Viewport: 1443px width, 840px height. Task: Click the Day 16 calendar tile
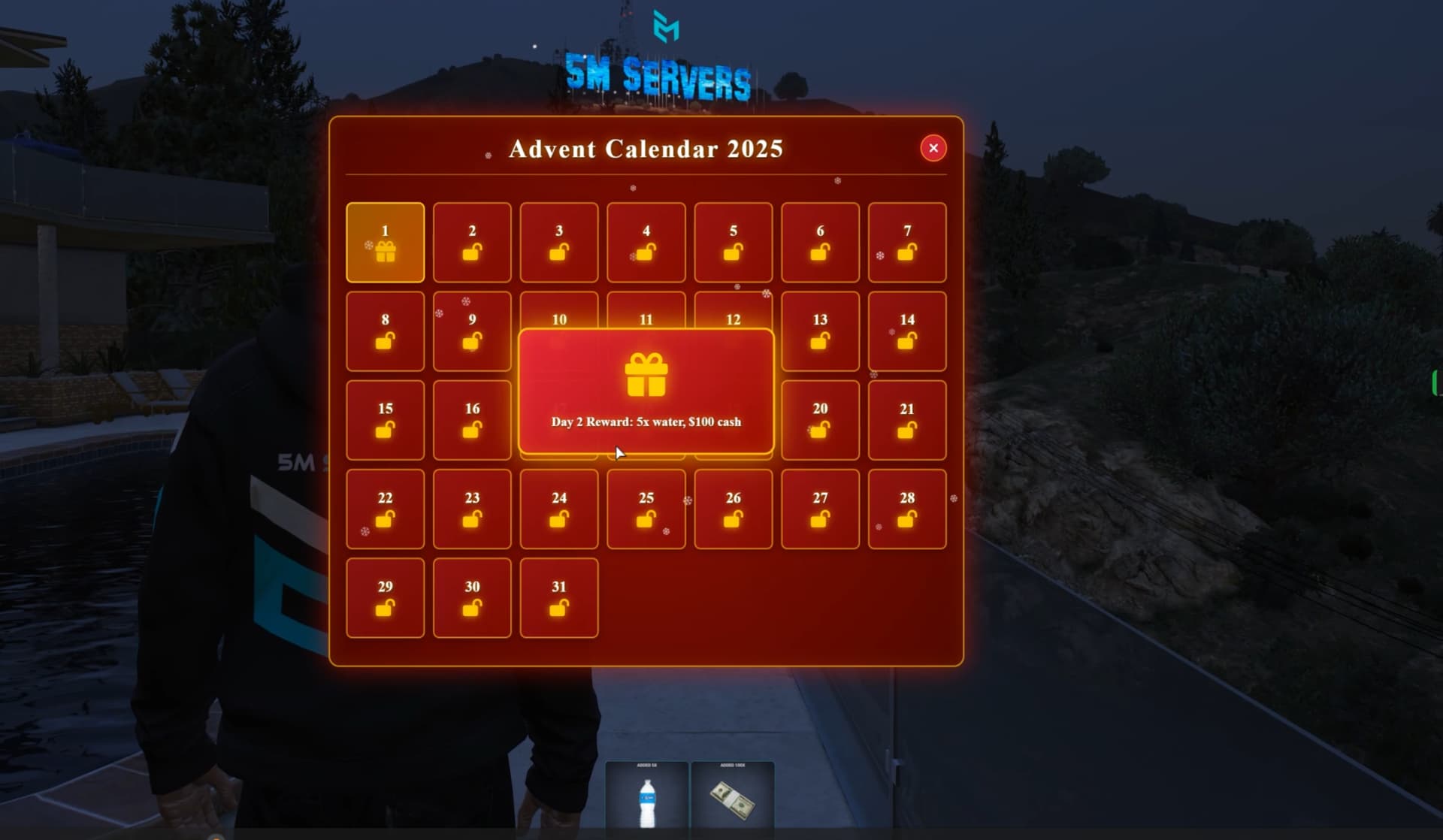[472, 421]
